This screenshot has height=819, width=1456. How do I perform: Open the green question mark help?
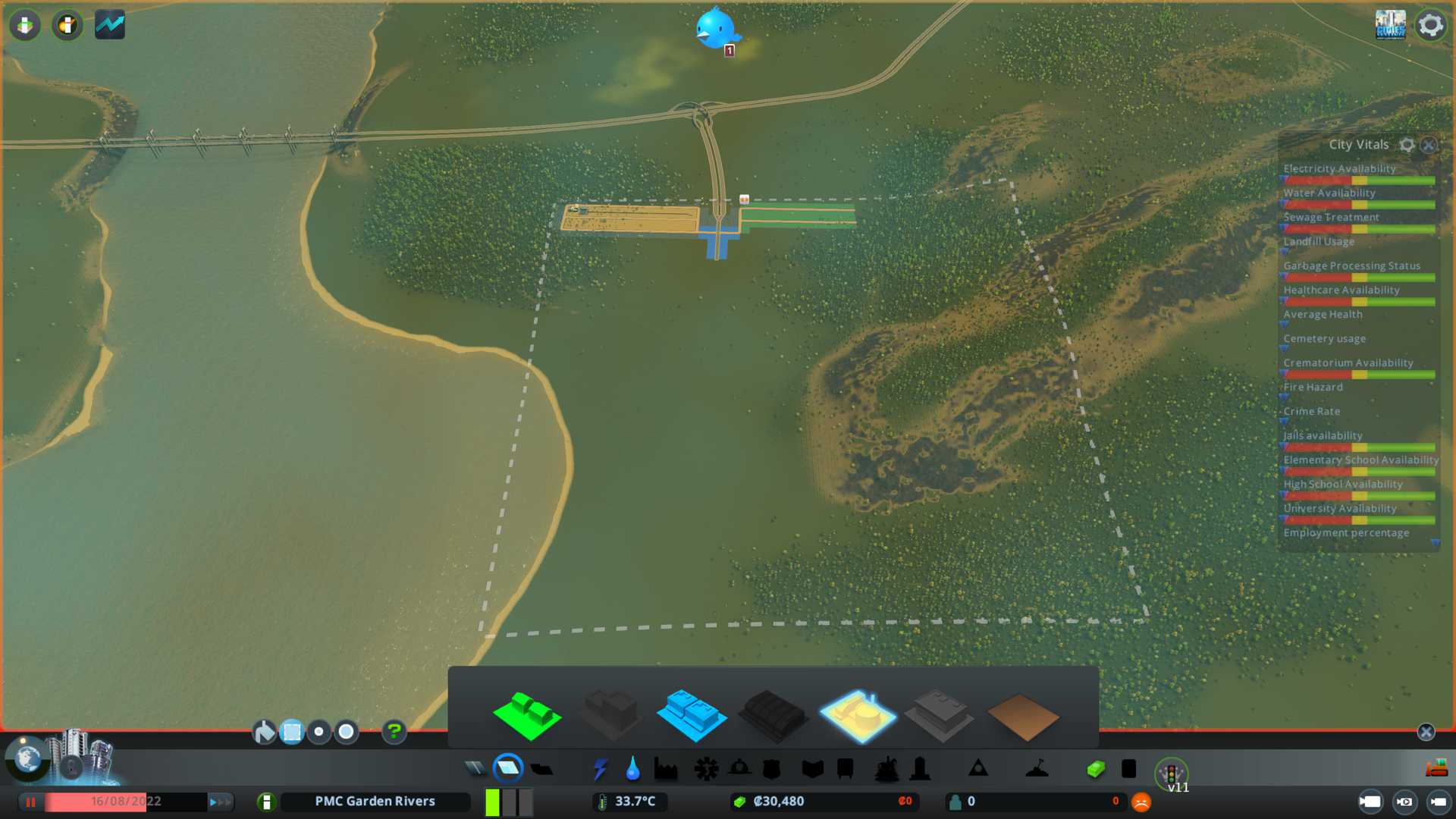pyautogui.click(x=394, y=732)
